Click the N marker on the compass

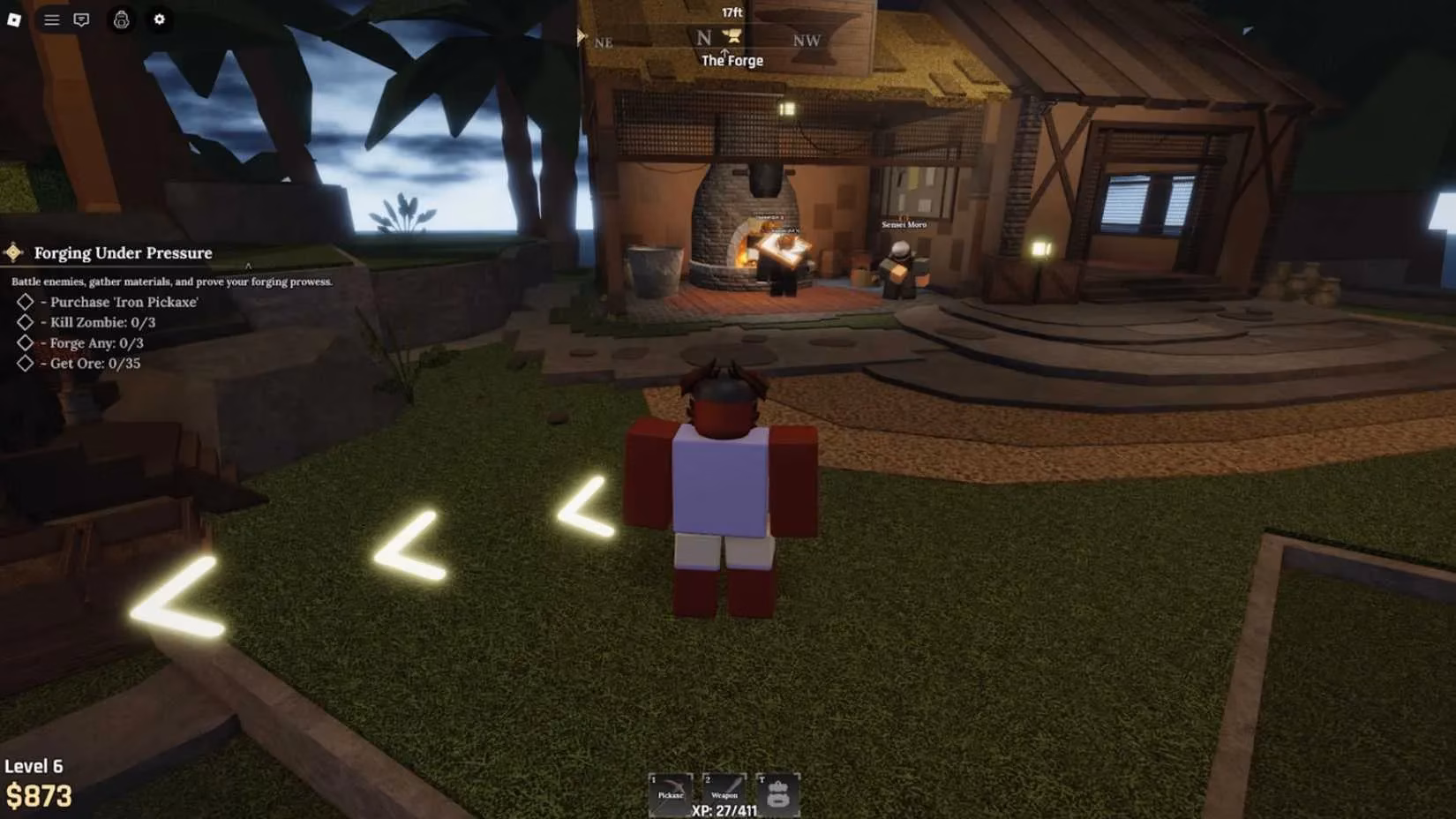coord(703,37)
